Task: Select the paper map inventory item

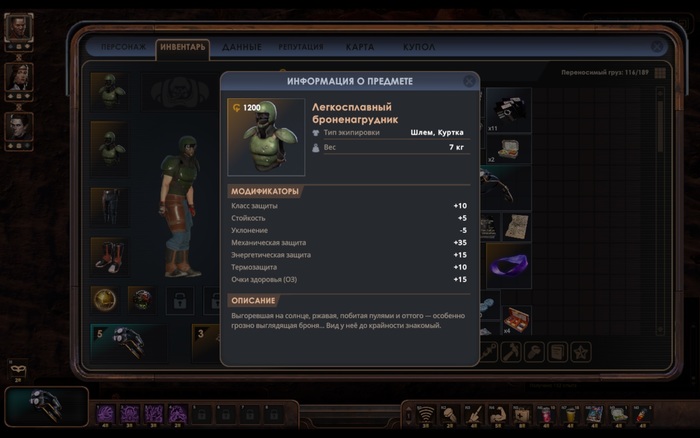Action: pyautogui.click(x=517, y=225)
